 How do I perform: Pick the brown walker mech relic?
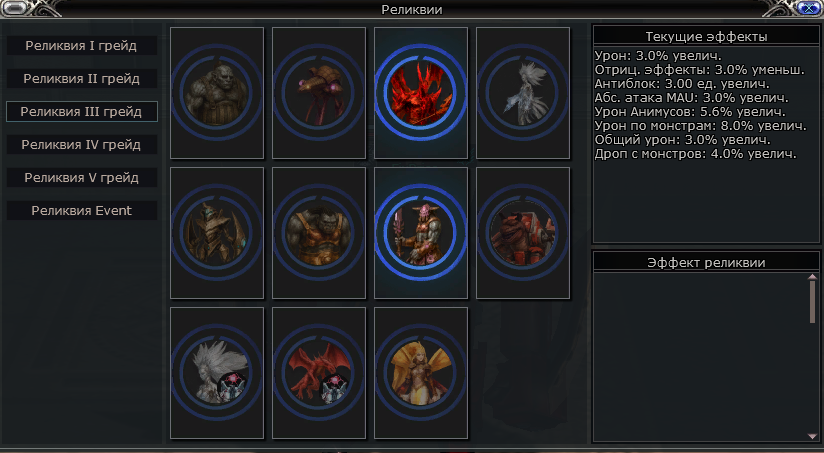pyautogui.click(x=319, y=93)
